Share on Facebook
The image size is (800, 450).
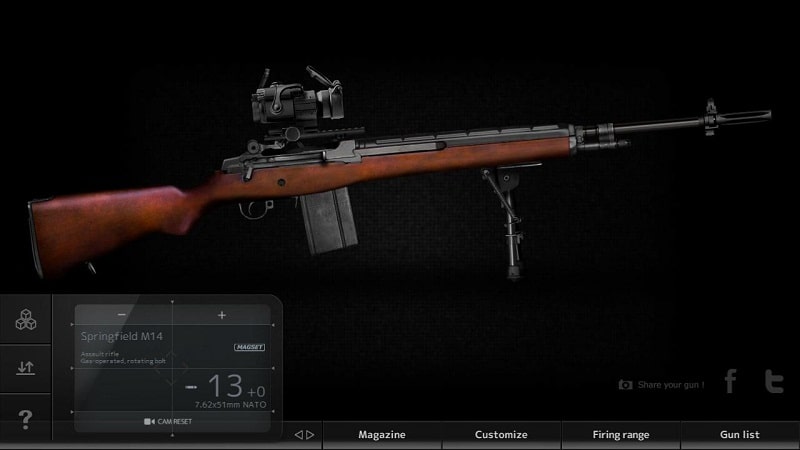pyautogui.click(x=730, y=381)
